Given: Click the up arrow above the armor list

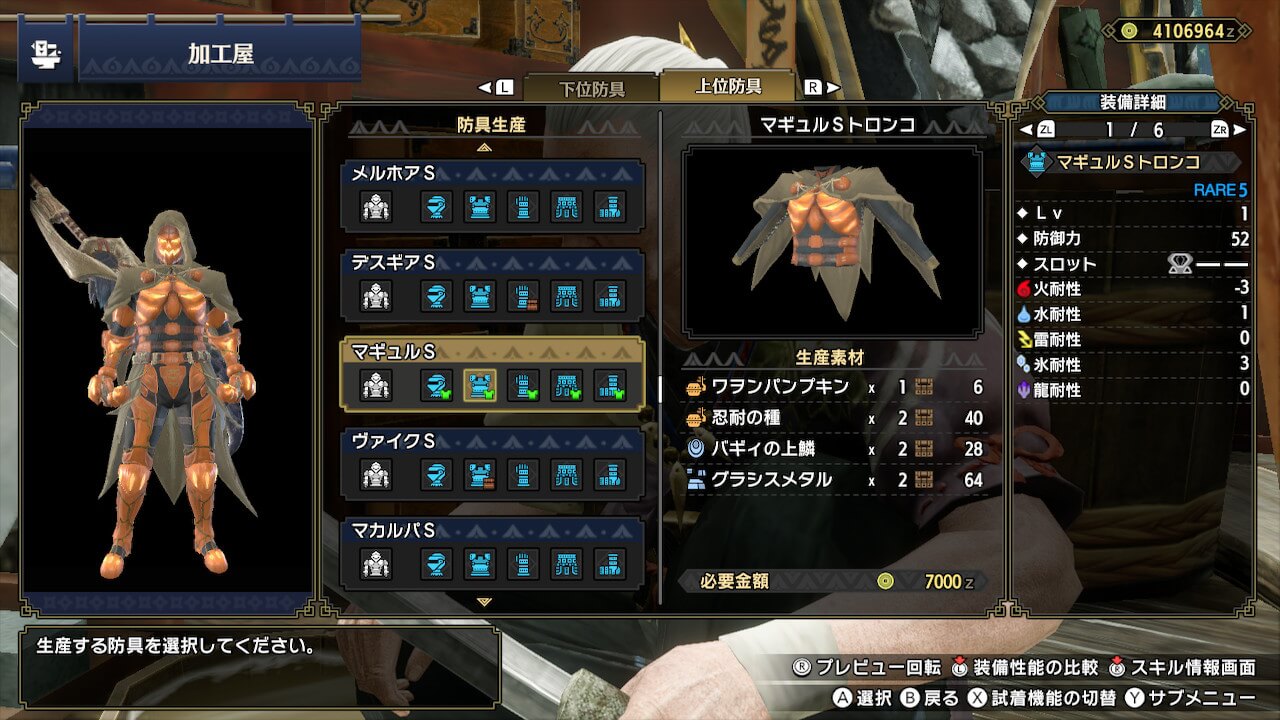Looking at the screenshot, I should [x=485, y=146].
